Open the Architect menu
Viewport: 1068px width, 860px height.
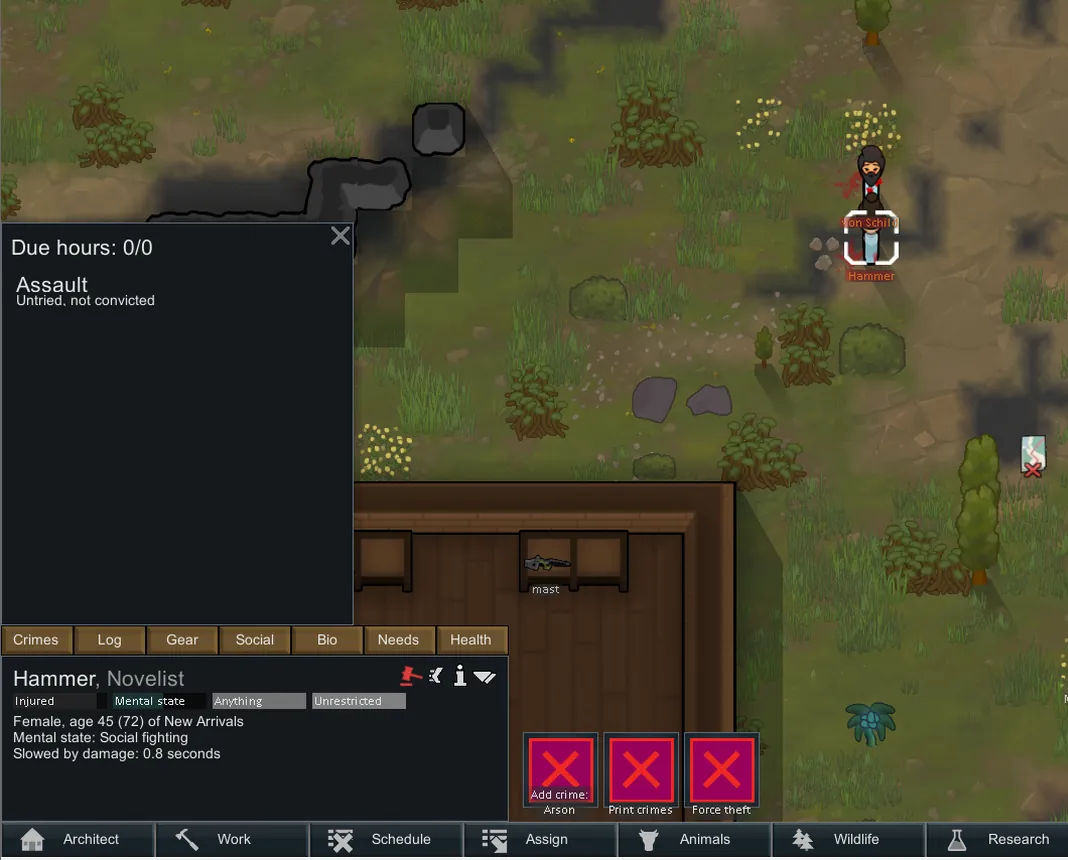[78, 840]
